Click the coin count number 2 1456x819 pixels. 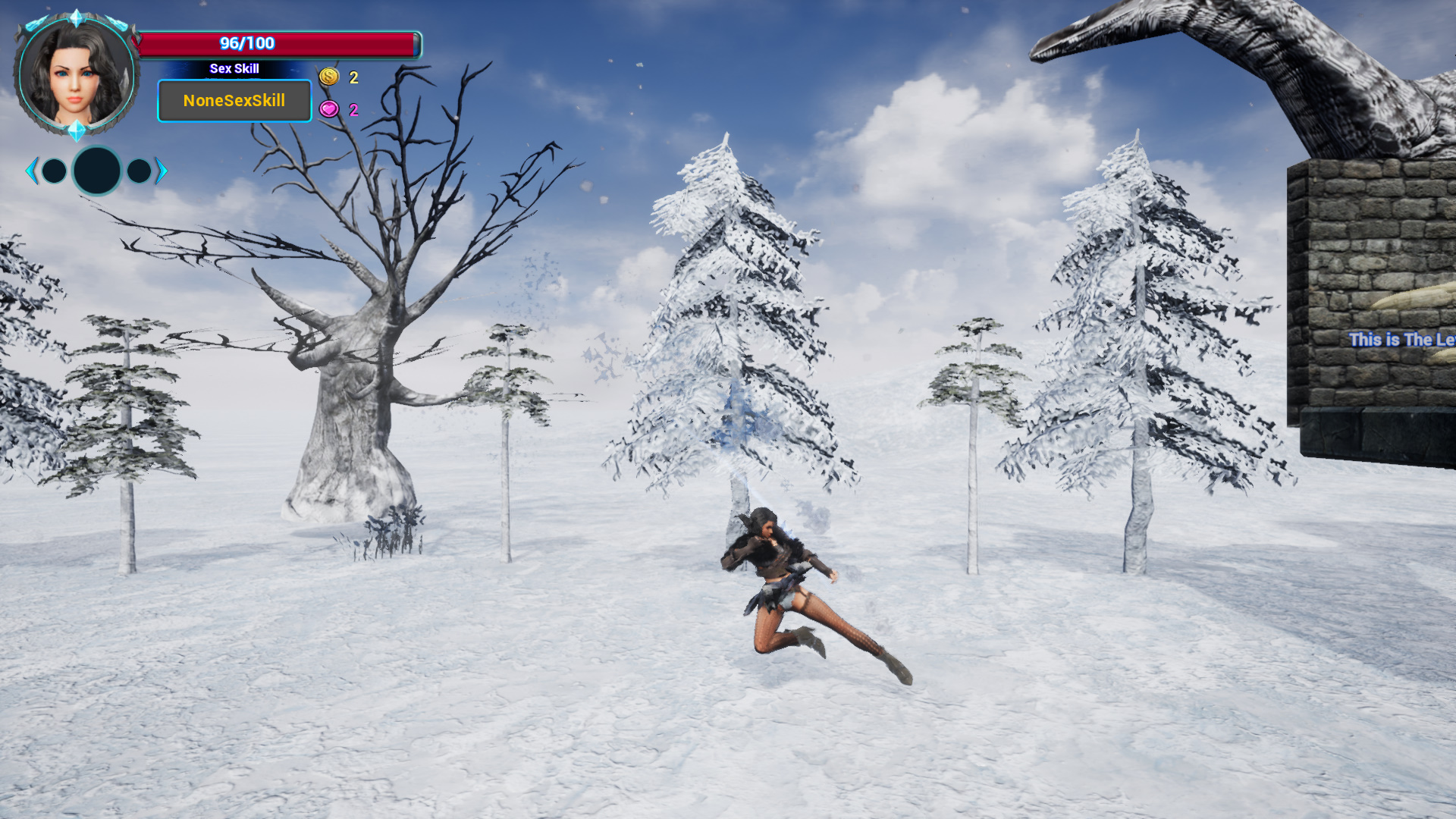(352, 76)
